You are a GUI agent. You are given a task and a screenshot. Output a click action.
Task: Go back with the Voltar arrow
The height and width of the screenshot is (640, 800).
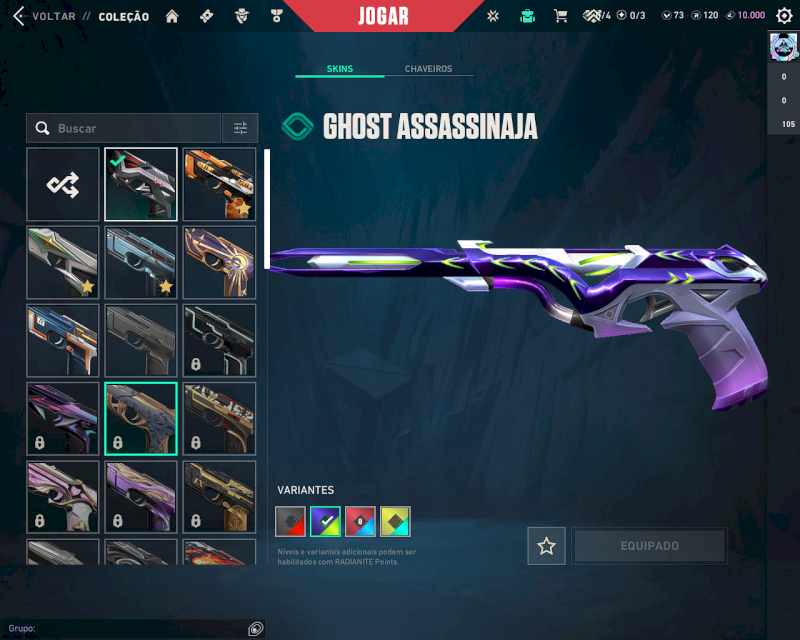coord(18,16)
